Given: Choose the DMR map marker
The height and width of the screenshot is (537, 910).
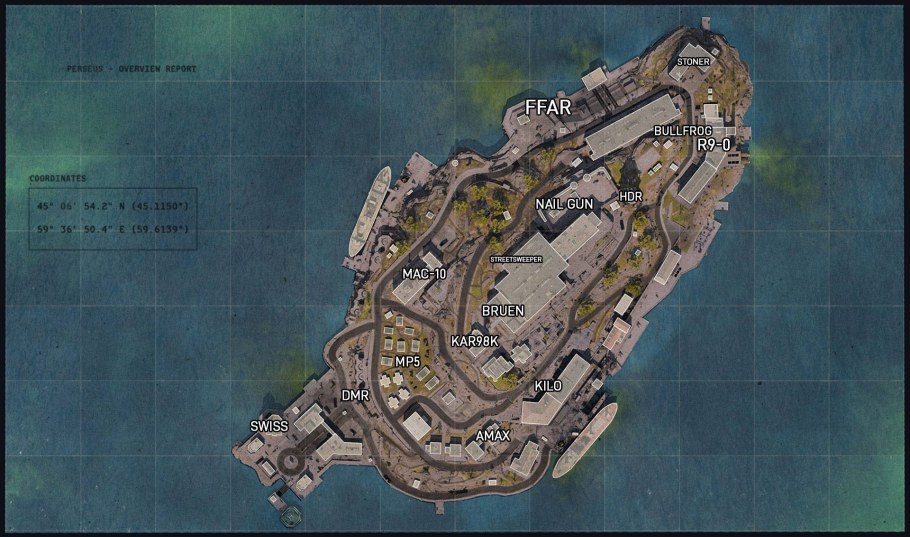Looking at the screenshot, I should click(x=355, y=396).
